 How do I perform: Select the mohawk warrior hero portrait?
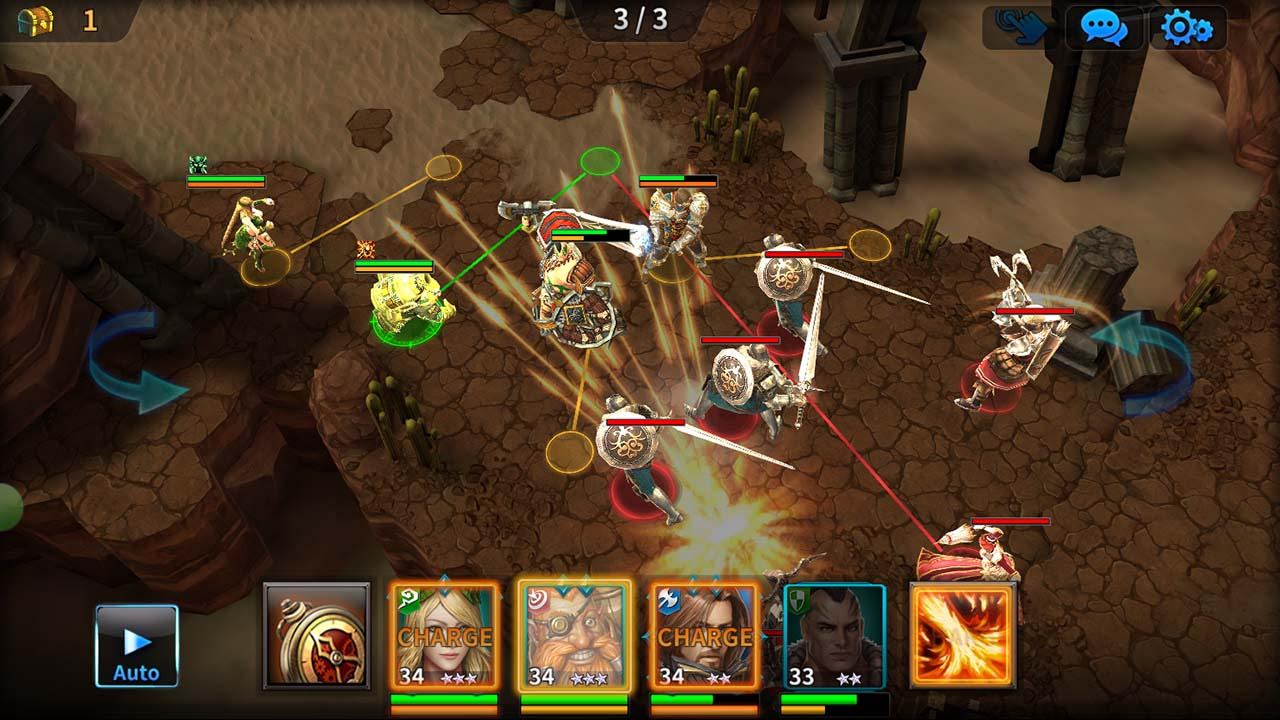tap(834, 636)
